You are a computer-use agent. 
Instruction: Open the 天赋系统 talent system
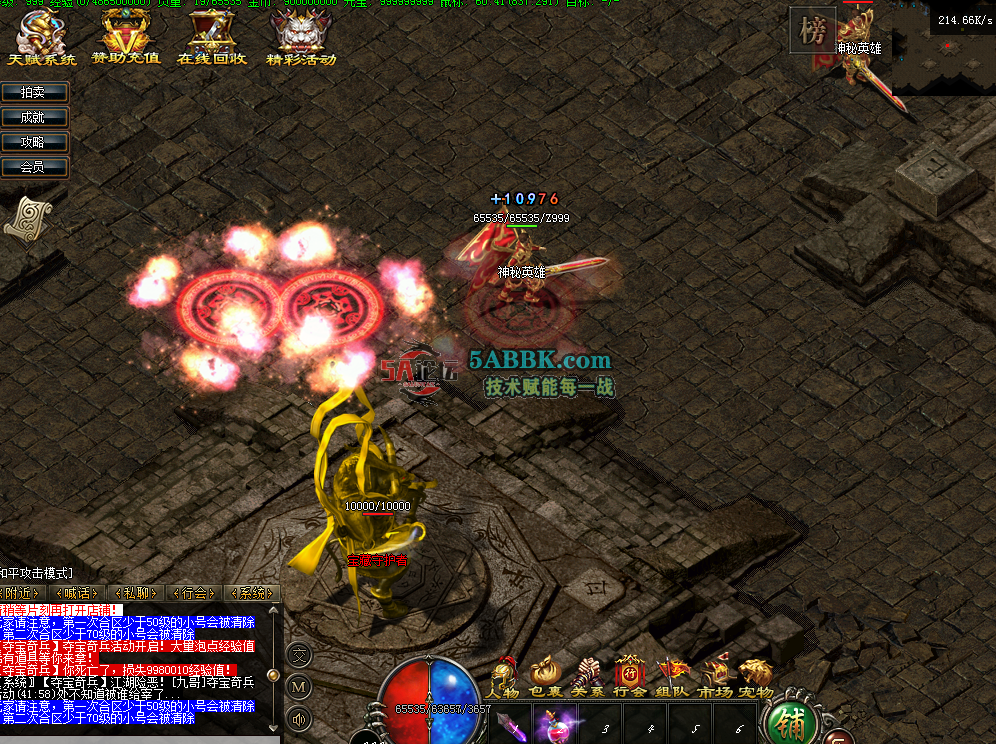[41, 39]
